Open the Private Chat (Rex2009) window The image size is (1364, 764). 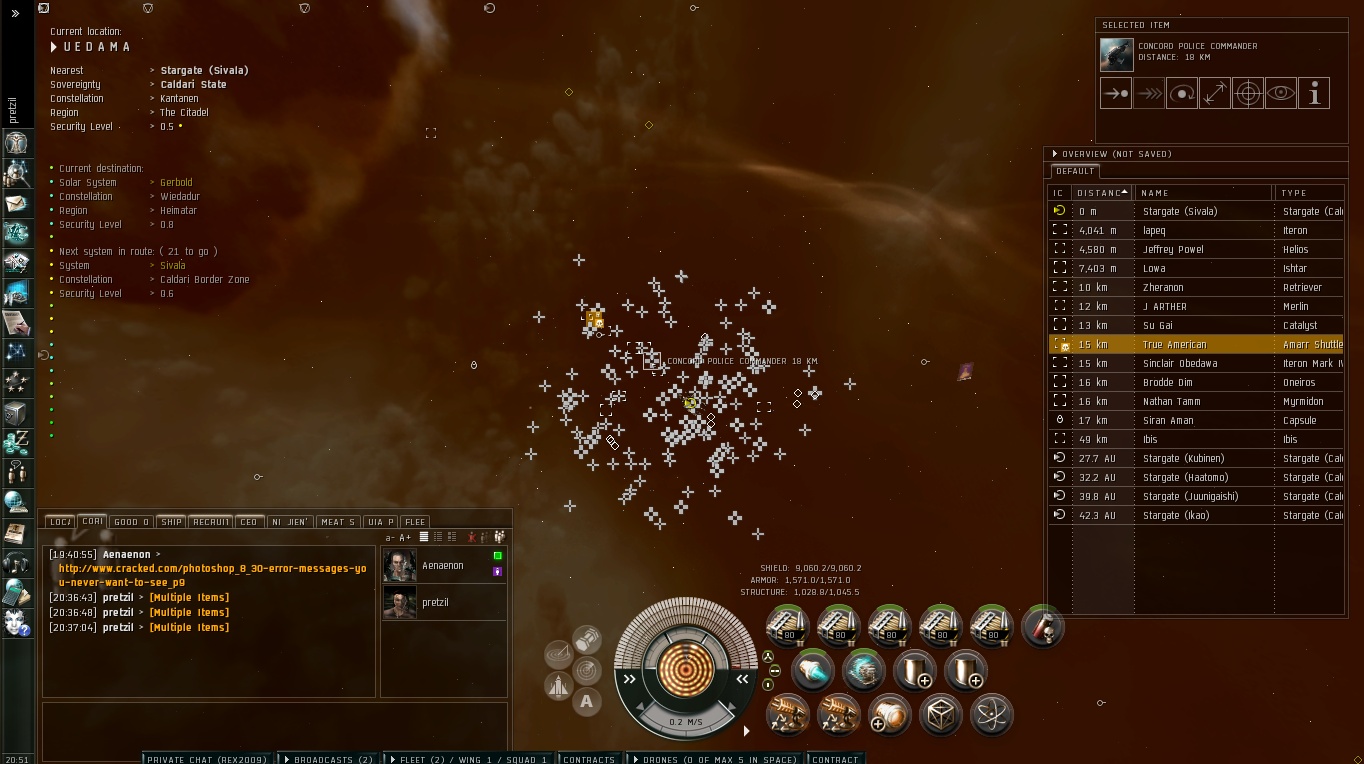(x=206, y=759)
